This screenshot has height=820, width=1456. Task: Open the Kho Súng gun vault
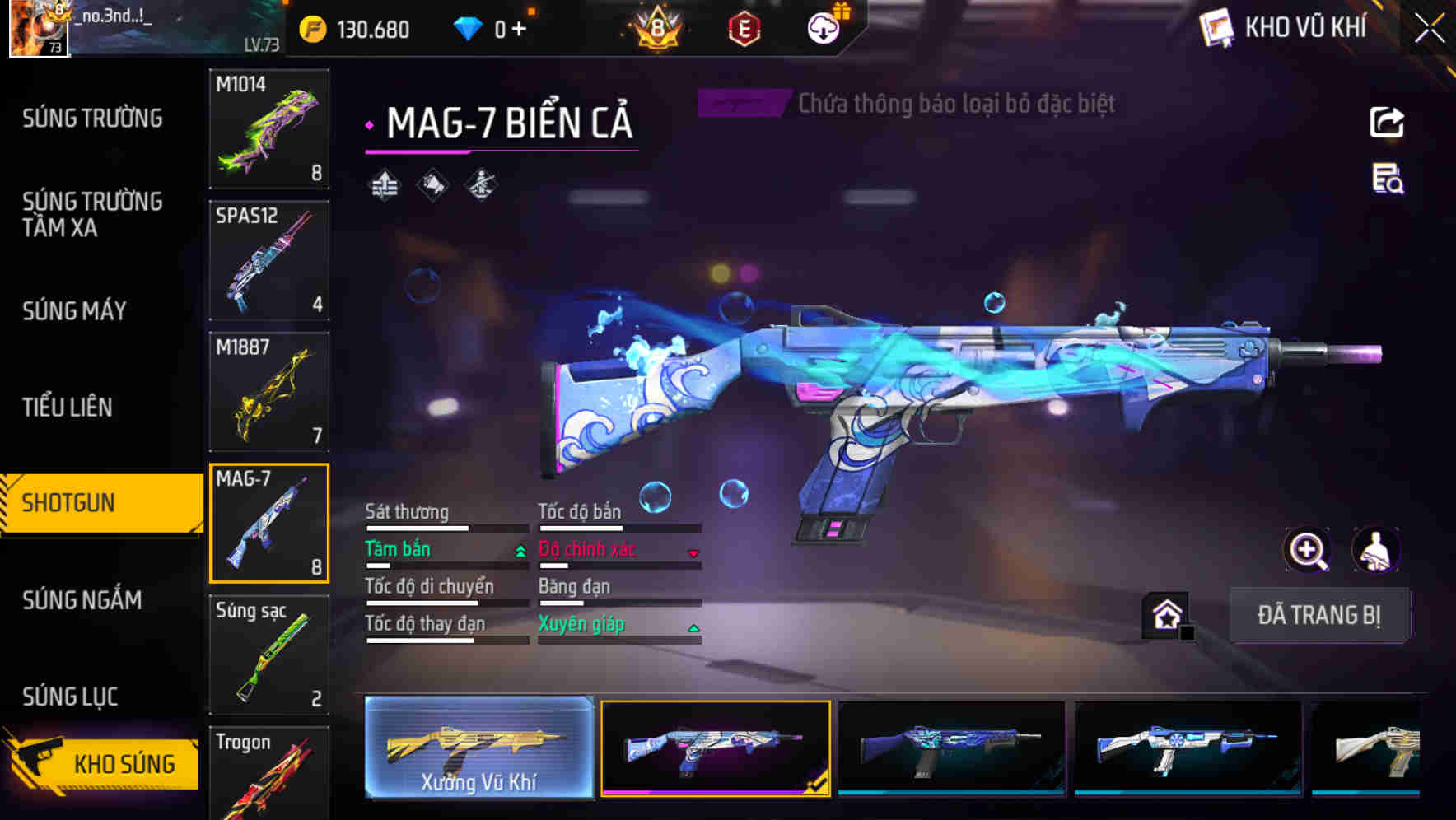pyautogui.click(x=103, y=763)
